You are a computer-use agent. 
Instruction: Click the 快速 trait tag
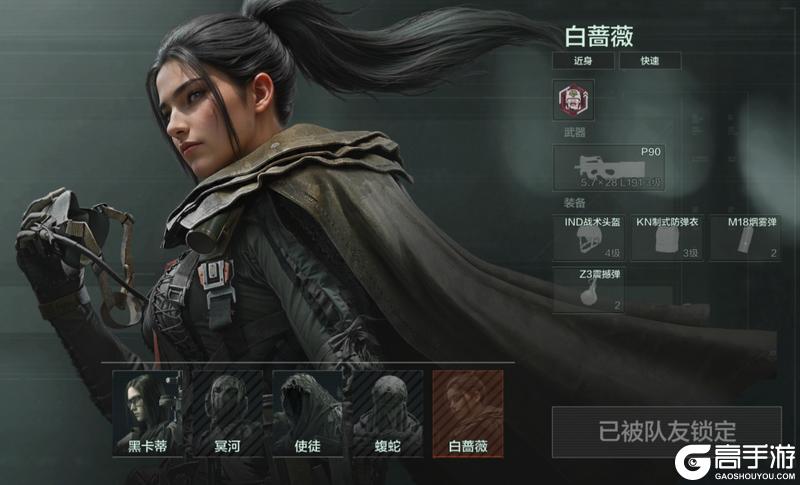pos(648,61)
